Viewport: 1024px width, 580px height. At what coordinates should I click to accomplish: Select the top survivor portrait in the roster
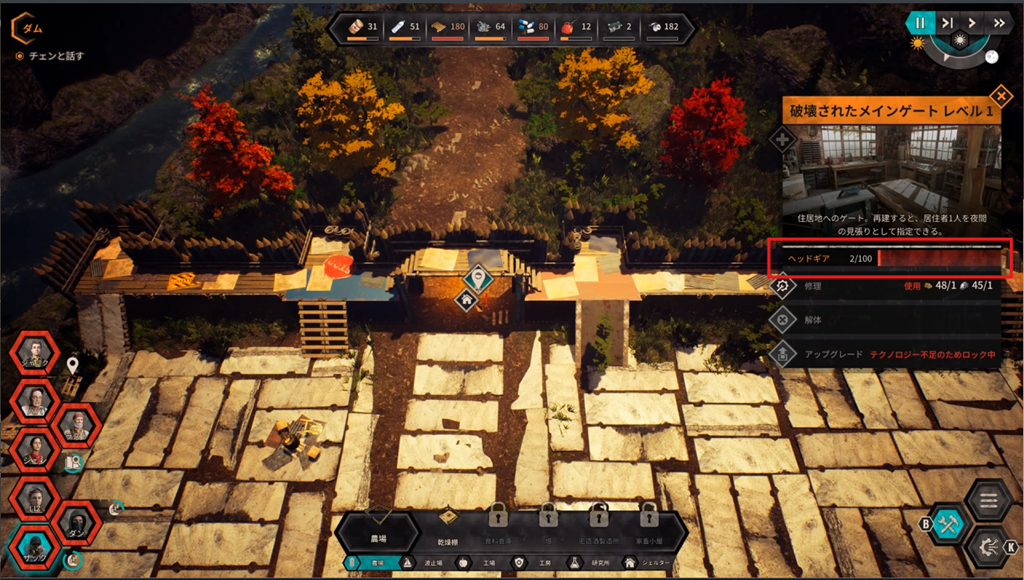point(34,354)
